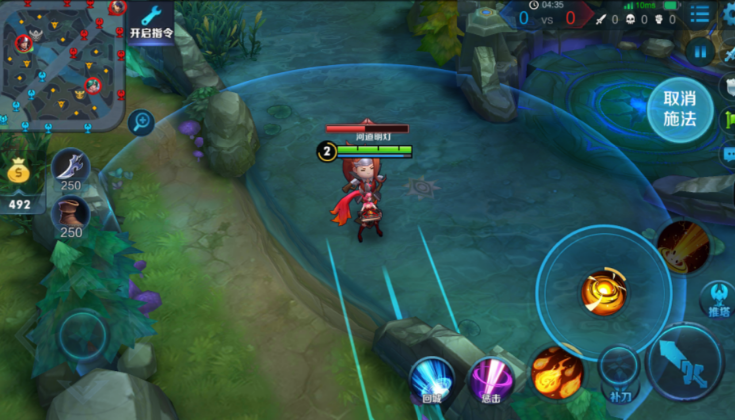Cast the fireball skill
This screenshot has height=420, width=735.
tap(557, 370)
